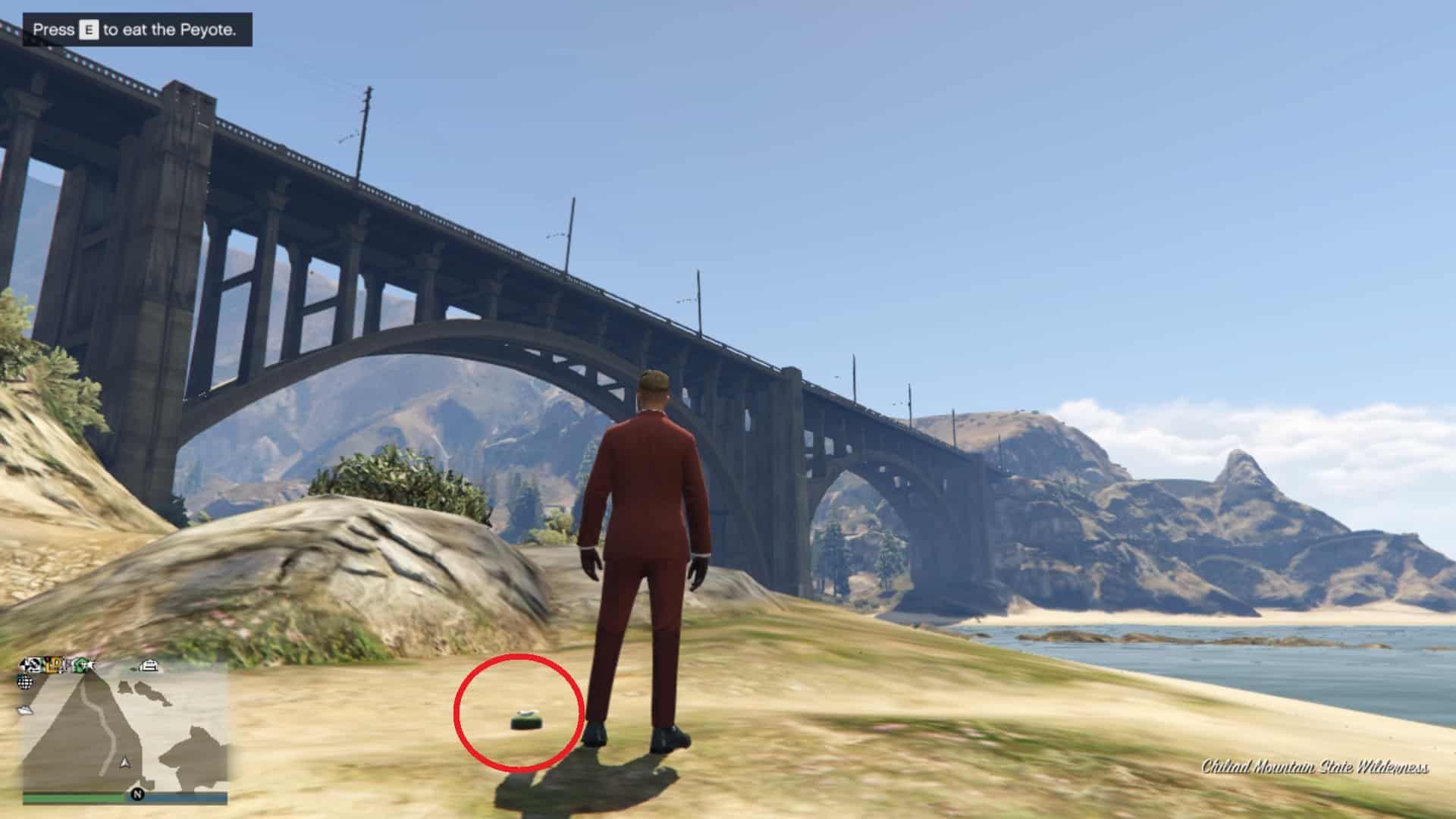Select the boat blip on the minimap
Screen dimensions: 1456x819
tap(26, 711)
